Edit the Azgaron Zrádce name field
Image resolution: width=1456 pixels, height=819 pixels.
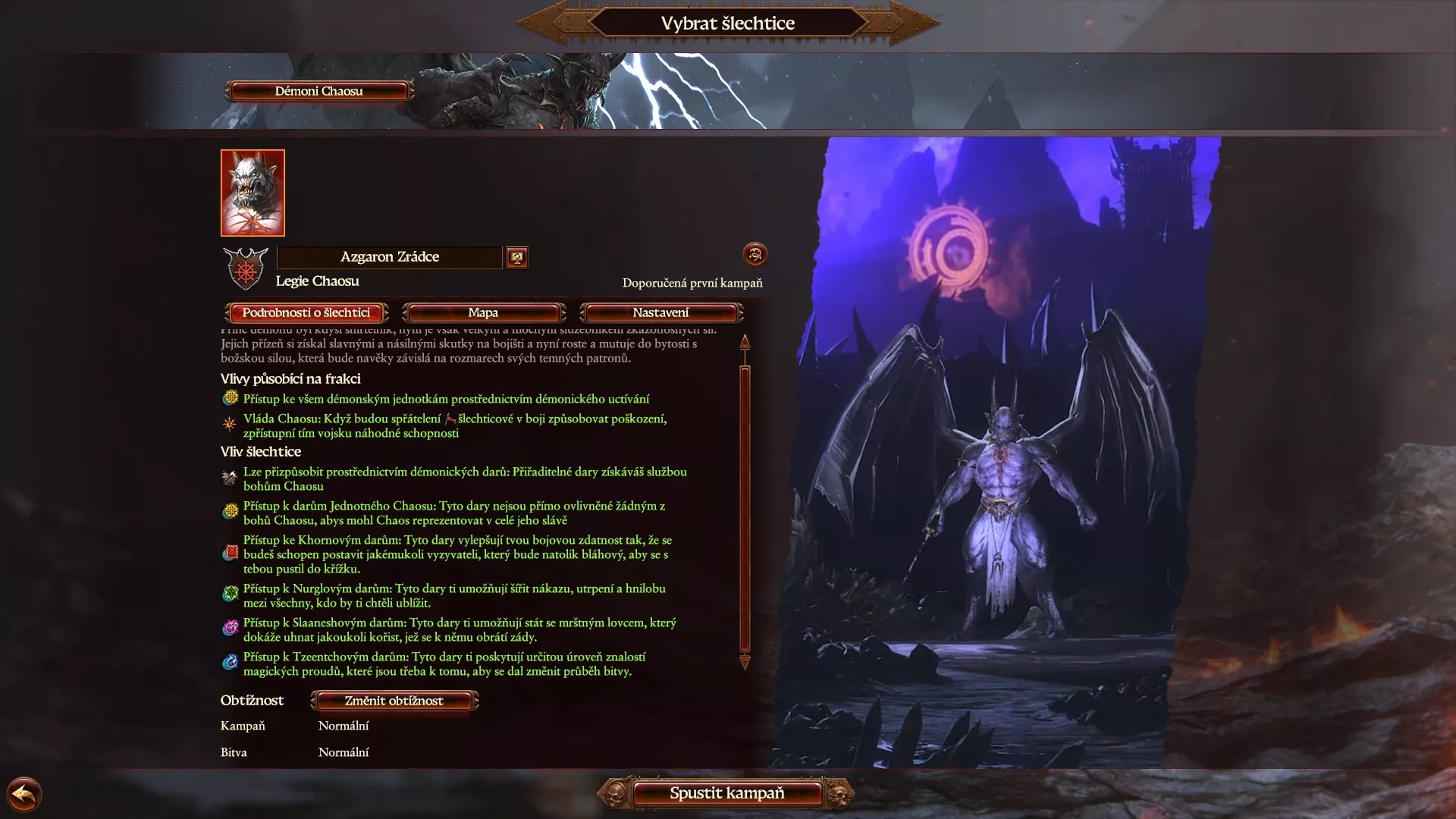[389, 257]
